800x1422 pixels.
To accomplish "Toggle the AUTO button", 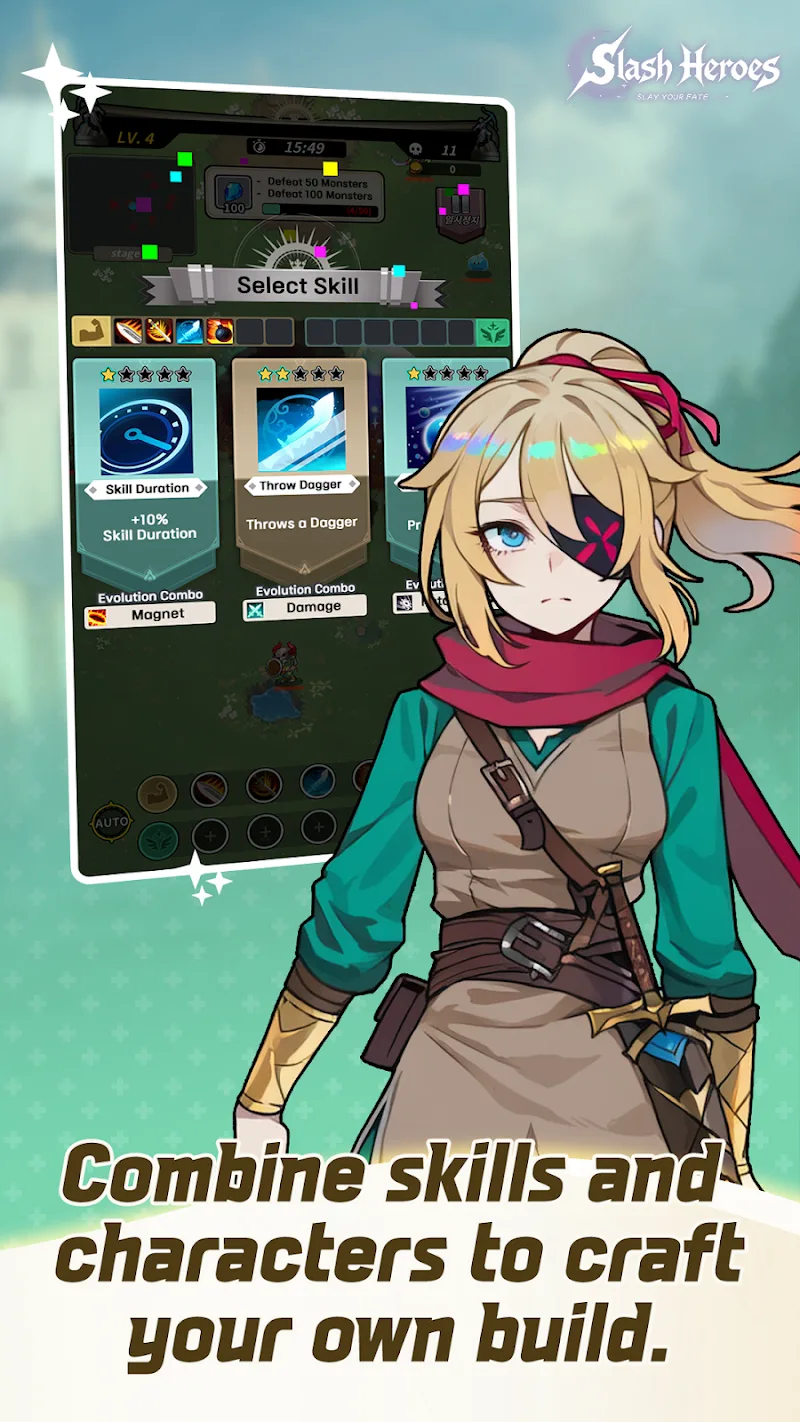I will pyautogui.click(x=111, y=822).
